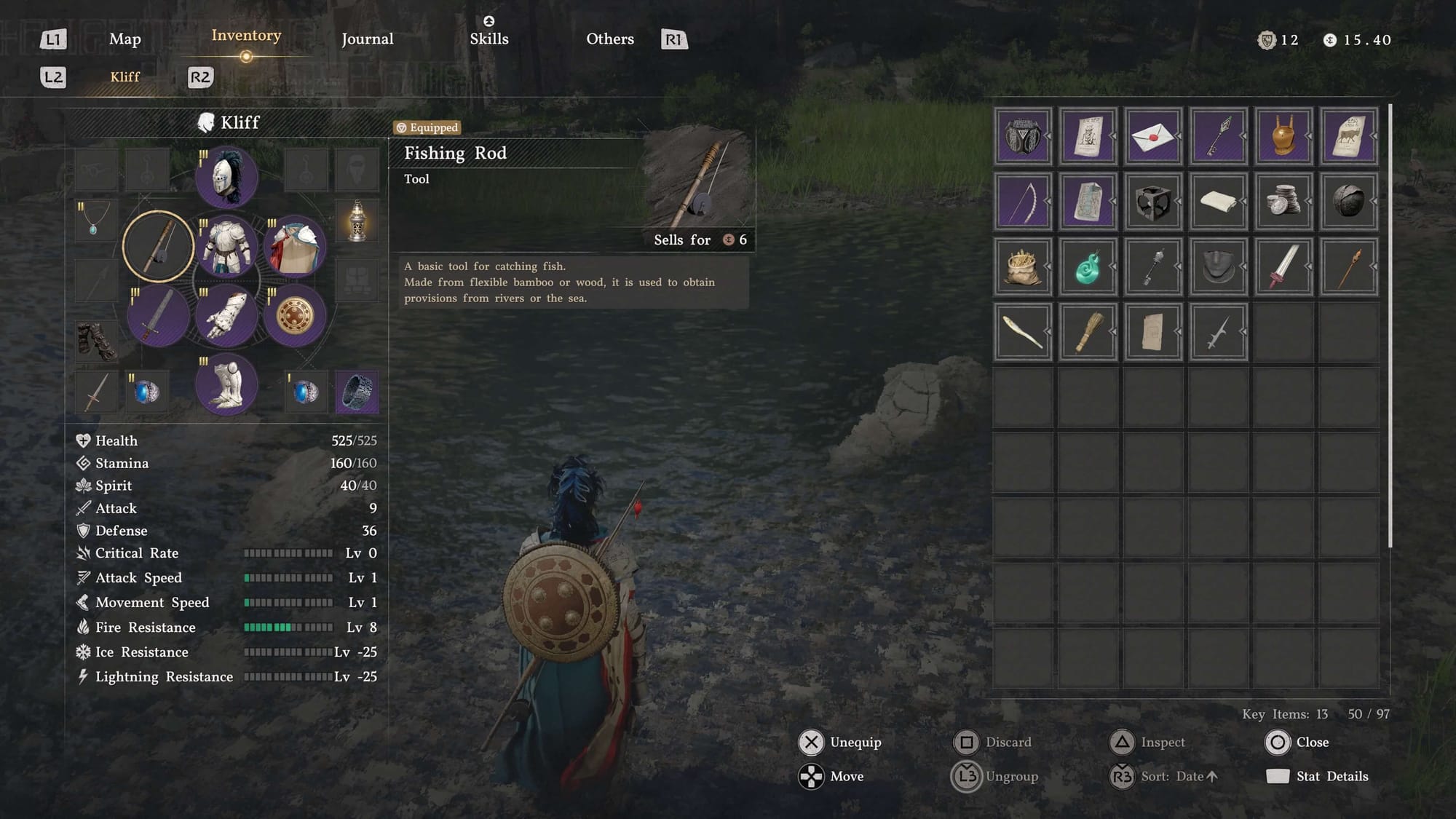Click the Unequip action
This screenshot has height=819, width=1456.
click(x=840, y=742)
